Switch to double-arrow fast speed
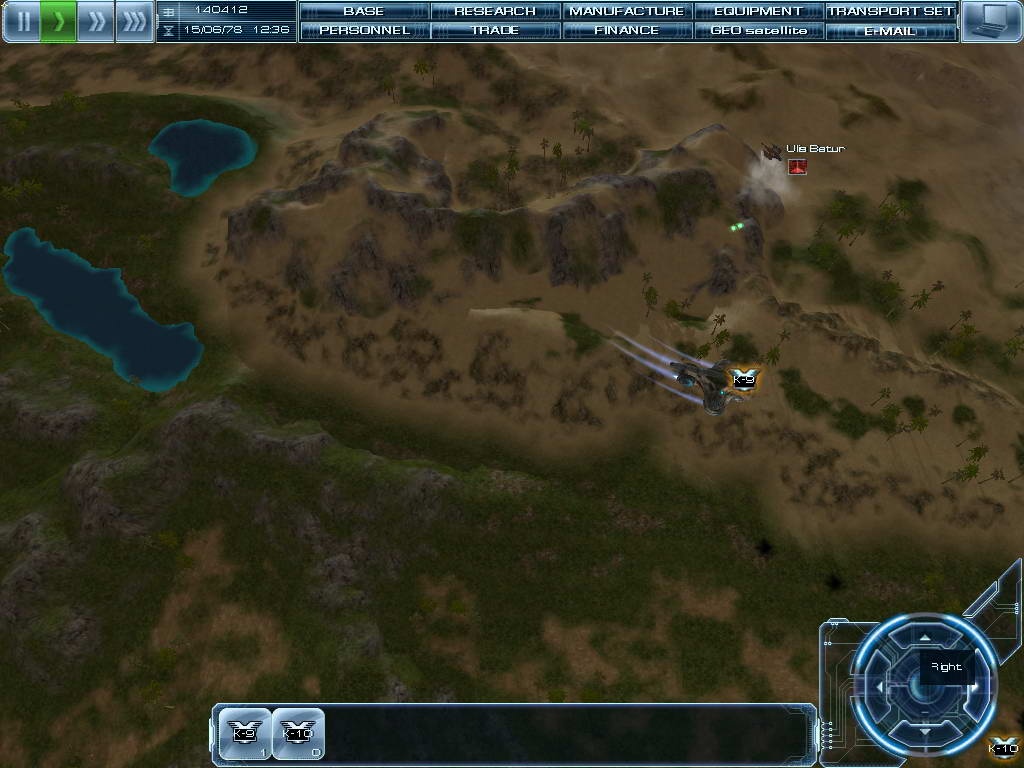The image size is (1024, 768). point(96,21)
